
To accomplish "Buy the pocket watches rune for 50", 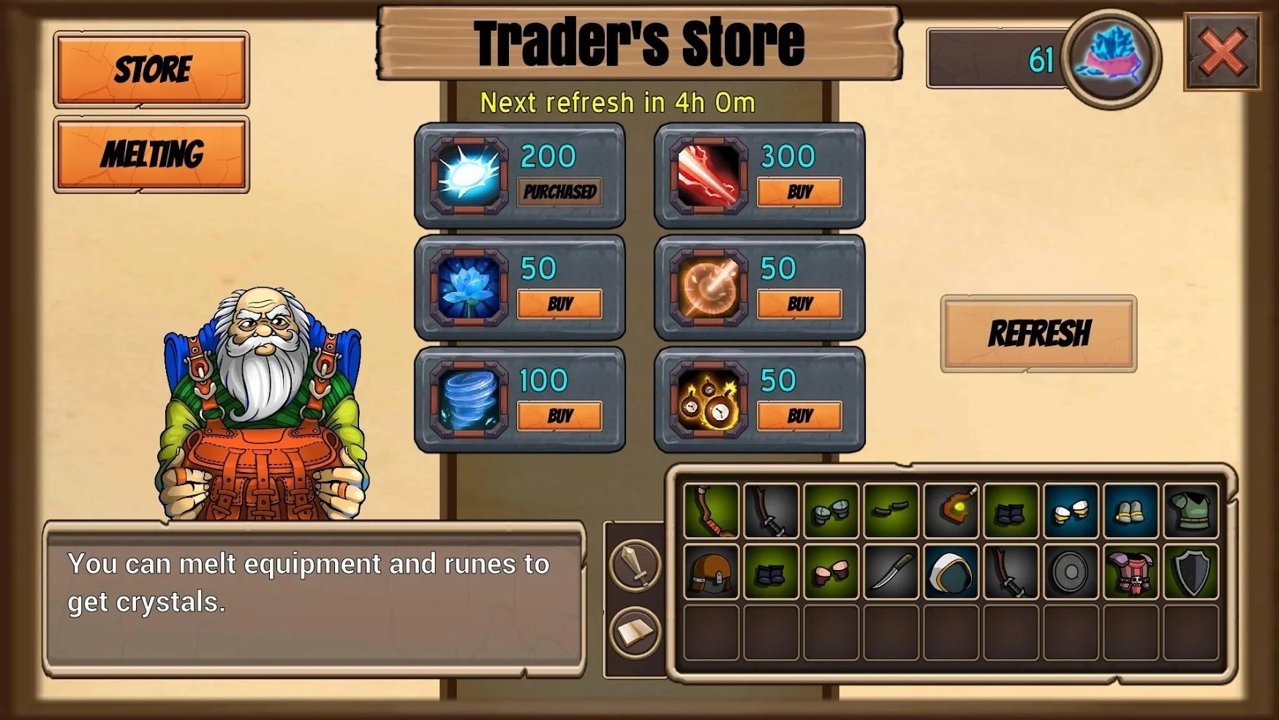I will tap(799, 416).
